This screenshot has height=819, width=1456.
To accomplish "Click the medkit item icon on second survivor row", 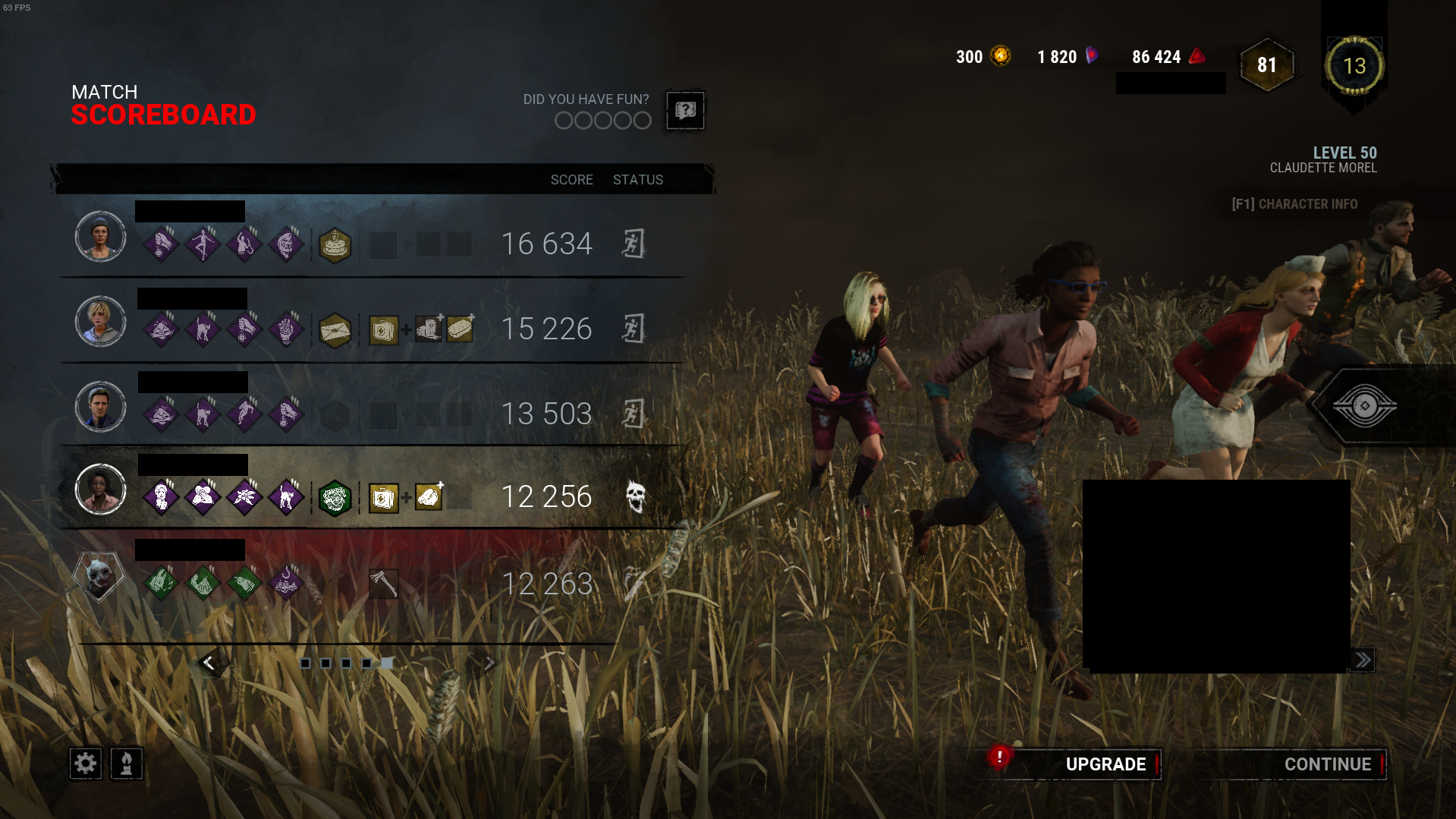I will (x=383, y=329).
